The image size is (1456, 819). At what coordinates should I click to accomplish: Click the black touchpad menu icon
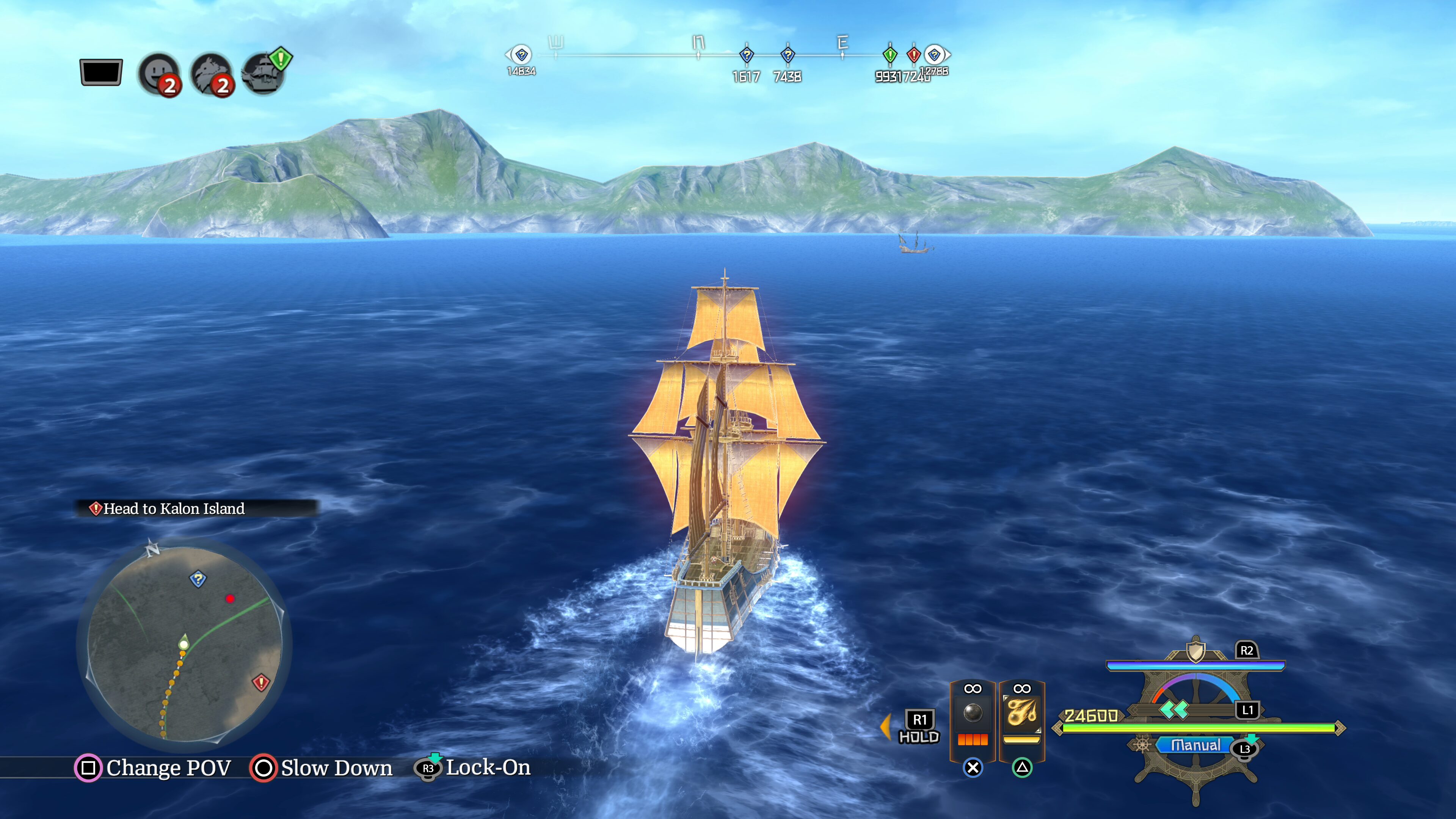click(101, 72)
